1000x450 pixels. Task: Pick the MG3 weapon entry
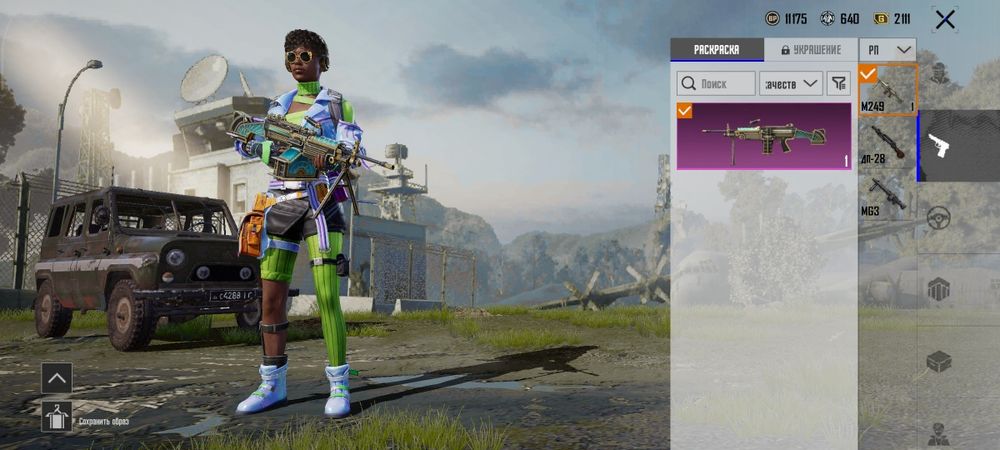tap(887, 195)
